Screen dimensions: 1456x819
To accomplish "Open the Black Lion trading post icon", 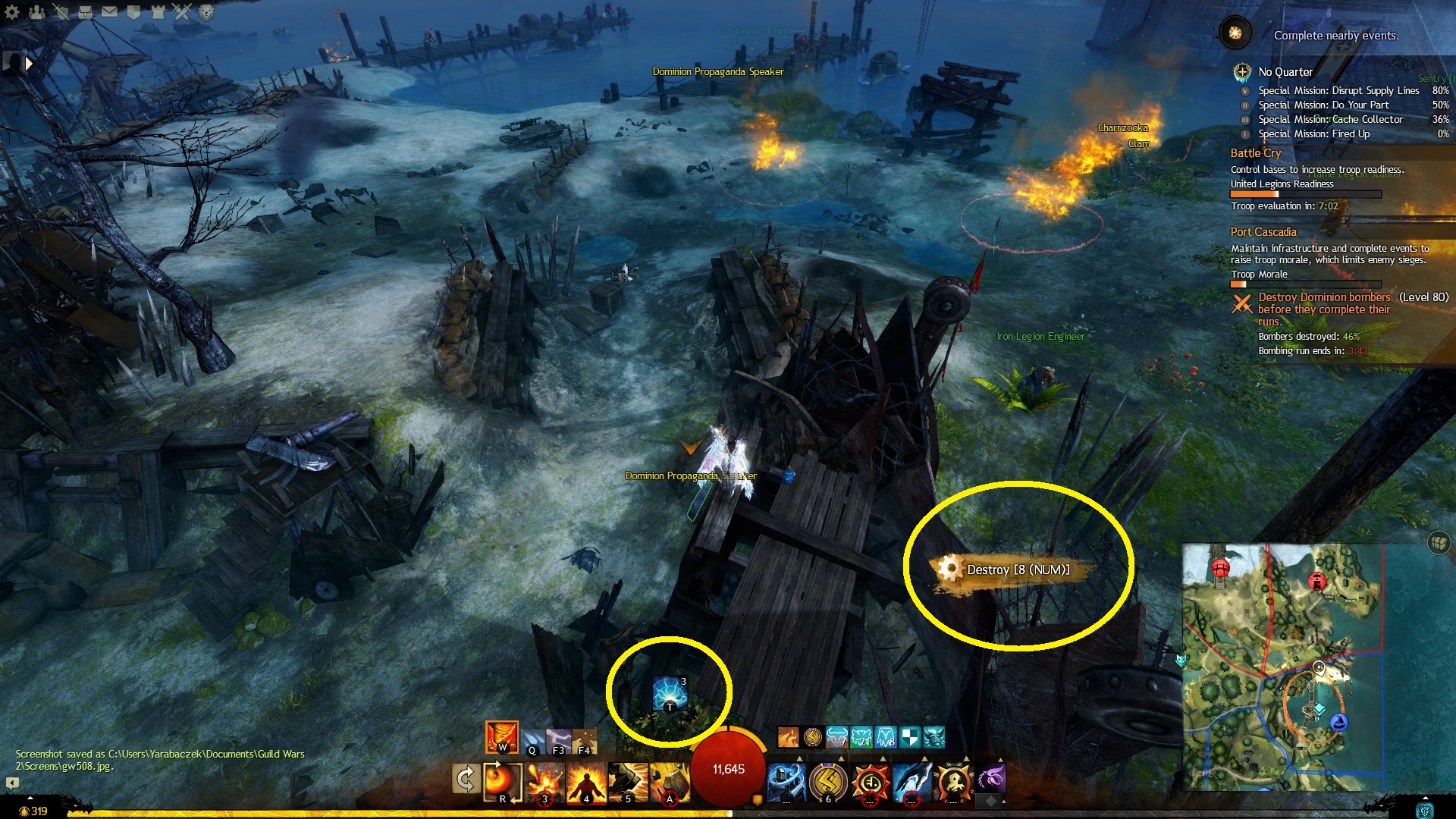I will [206, 11].
